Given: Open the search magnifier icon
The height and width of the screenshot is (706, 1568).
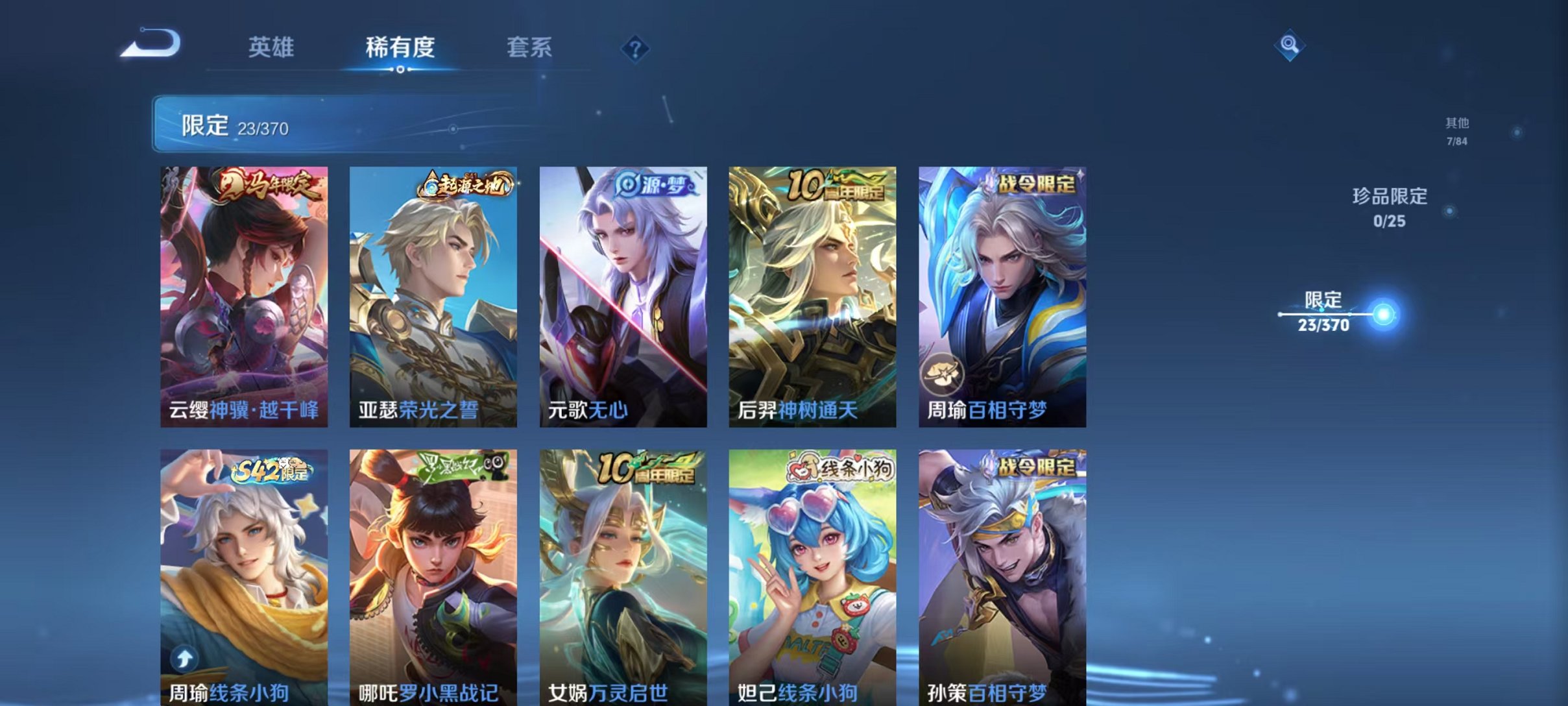Looking at the screenshot, I should tap(1288, 45).
